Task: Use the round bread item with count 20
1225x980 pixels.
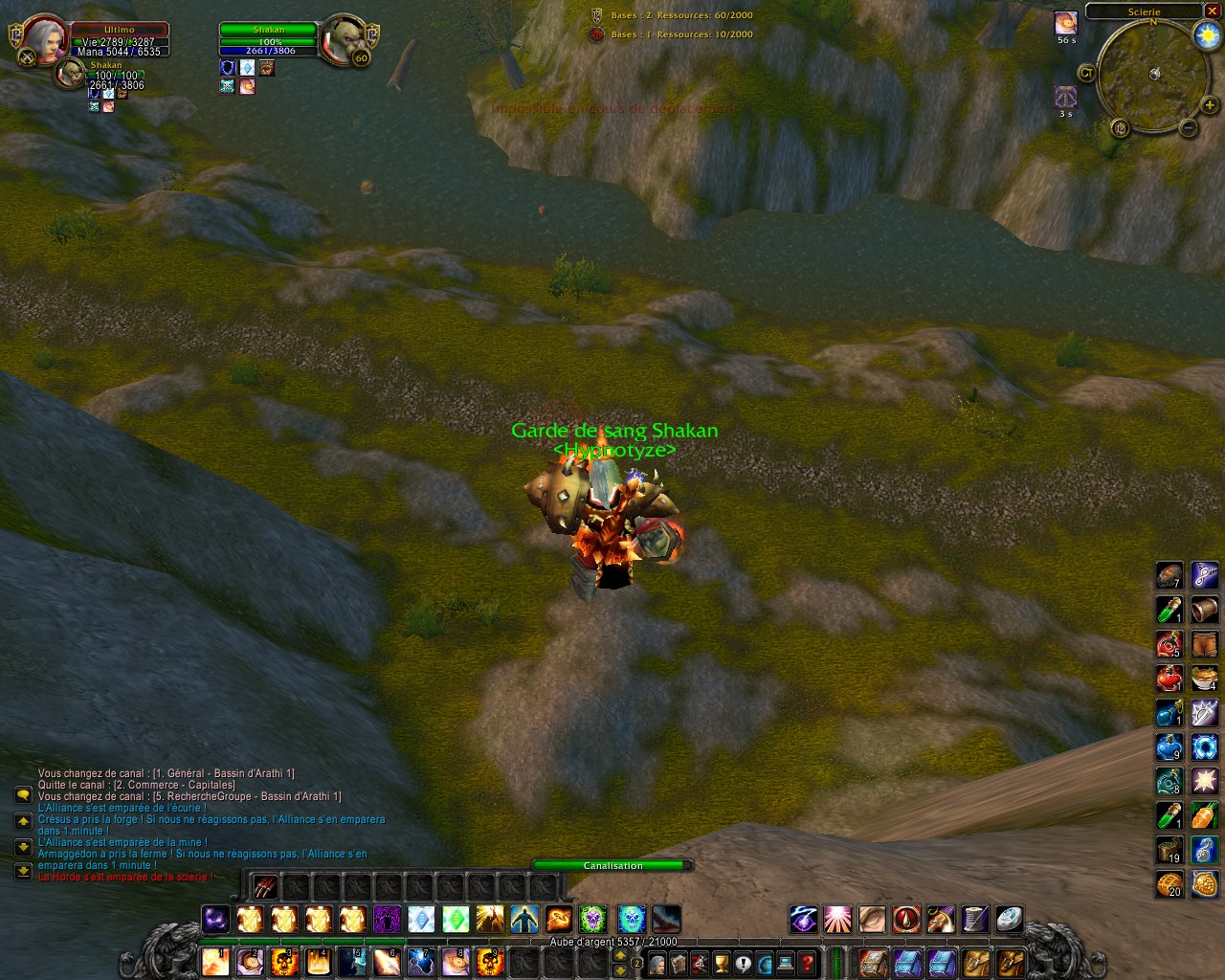Action: (1169, 884)
